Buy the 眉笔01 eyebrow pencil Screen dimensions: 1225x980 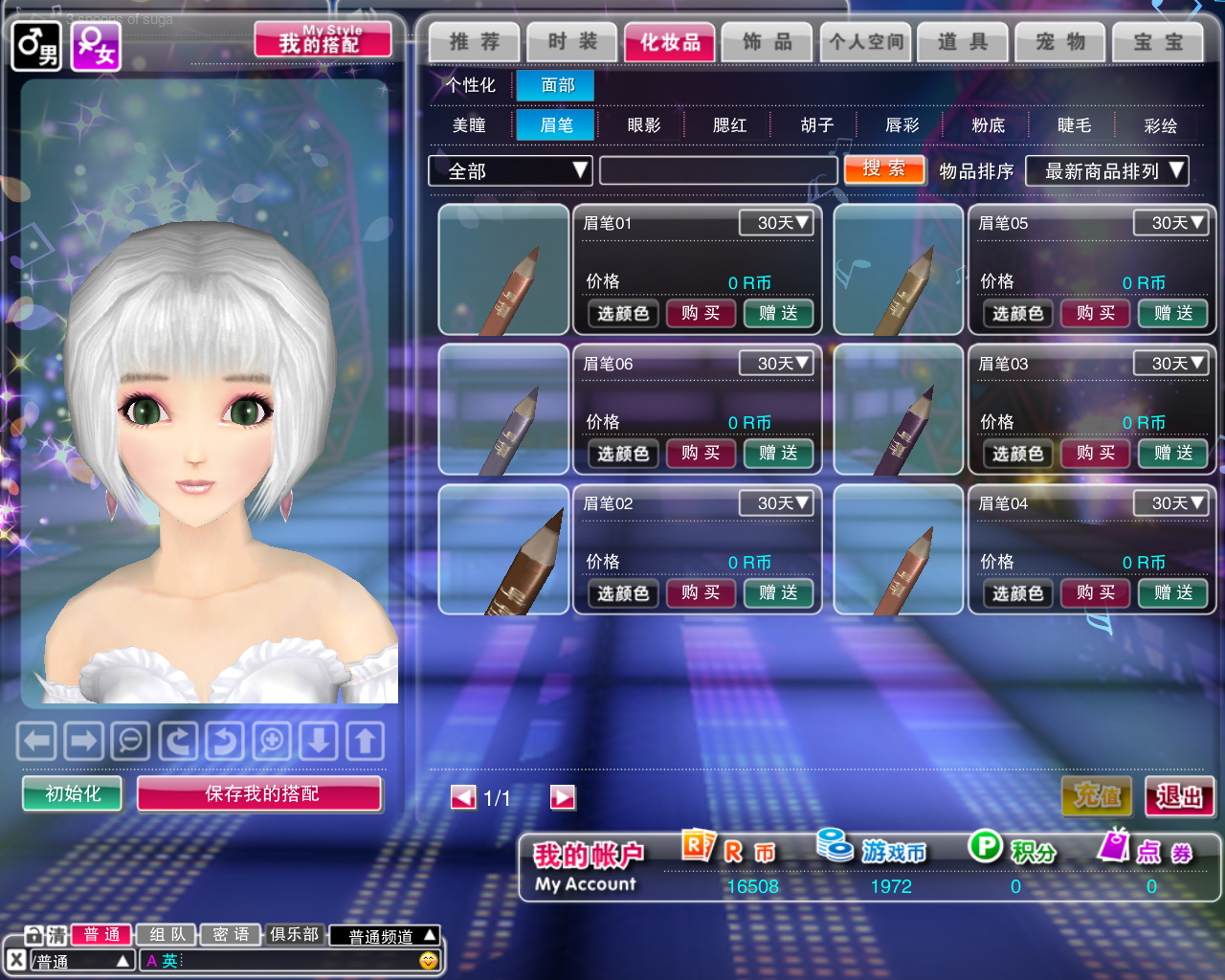click(701, 313)
